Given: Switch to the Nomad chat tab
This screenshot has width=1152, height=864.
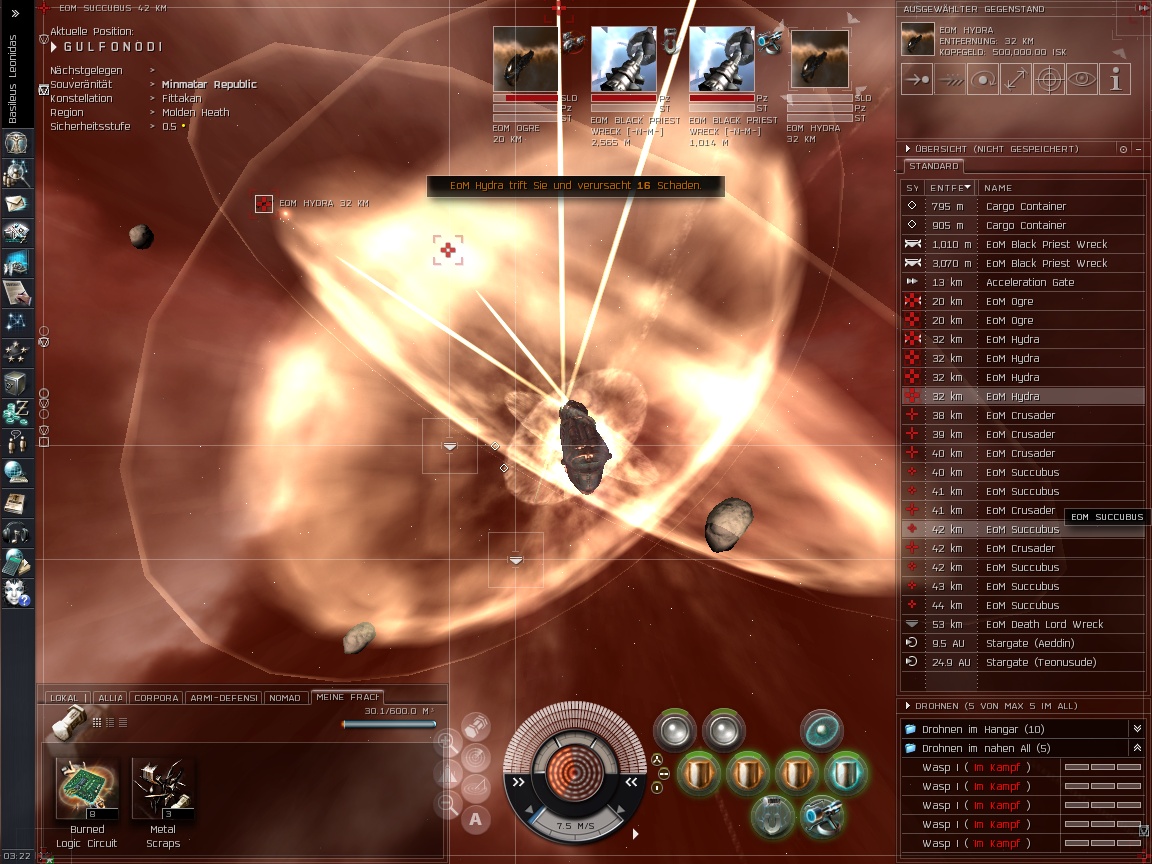Looking at the screenshot, I should coord(286,698).
